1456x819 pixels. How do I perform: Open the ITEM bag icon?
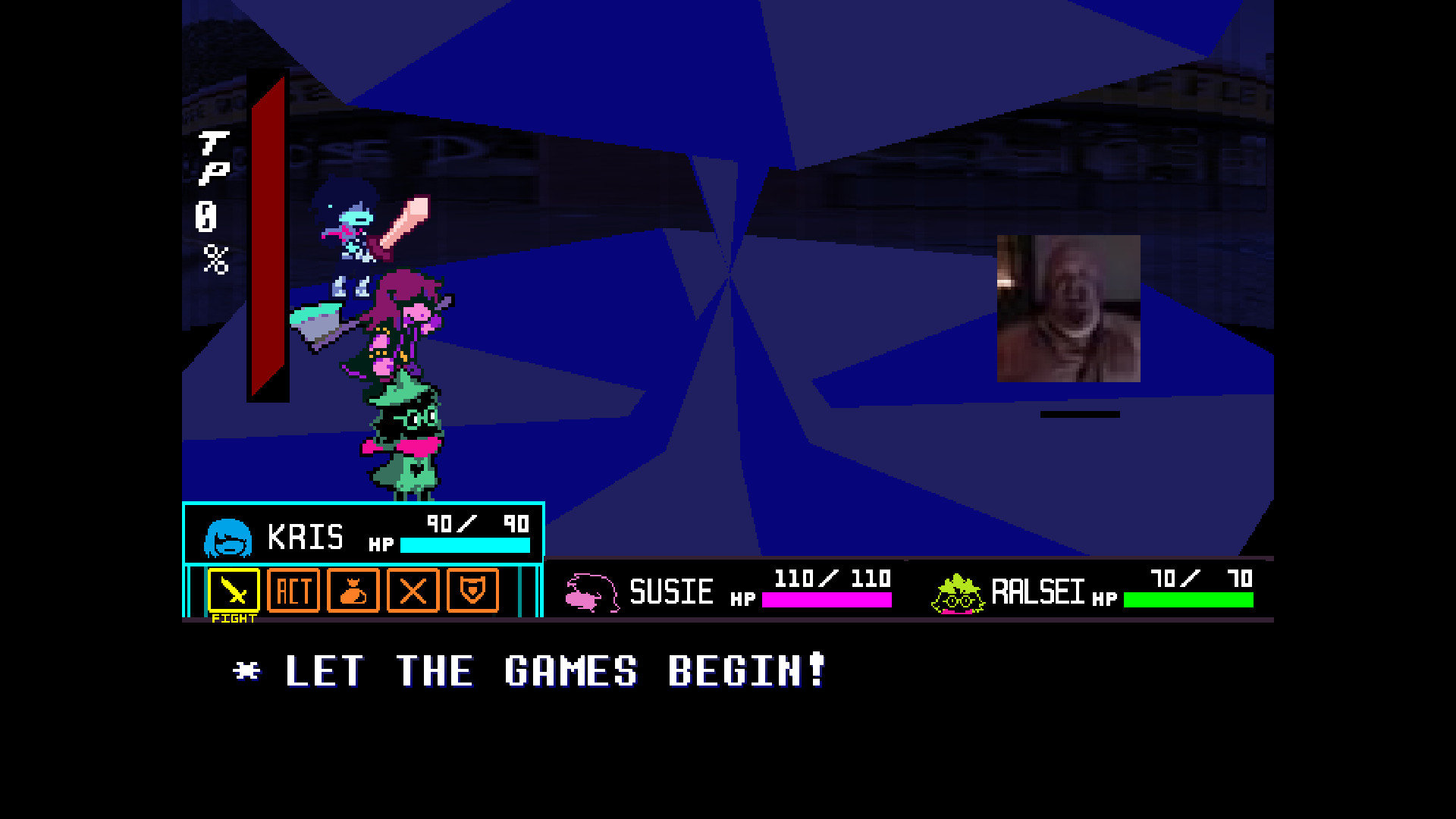point(353,592)
